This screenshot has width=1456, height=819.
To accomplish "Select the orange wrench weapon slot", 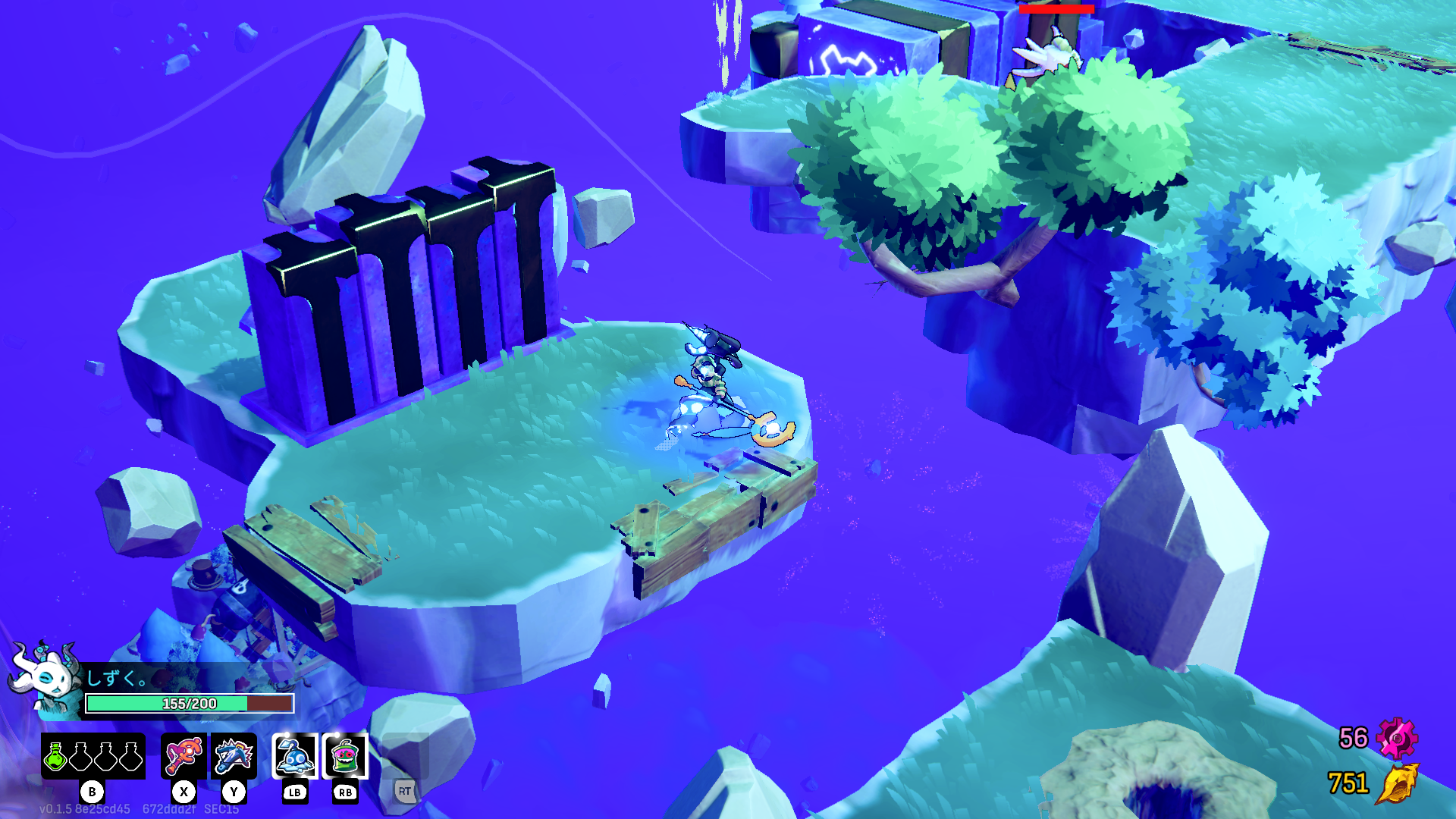I will coord(184,756).
